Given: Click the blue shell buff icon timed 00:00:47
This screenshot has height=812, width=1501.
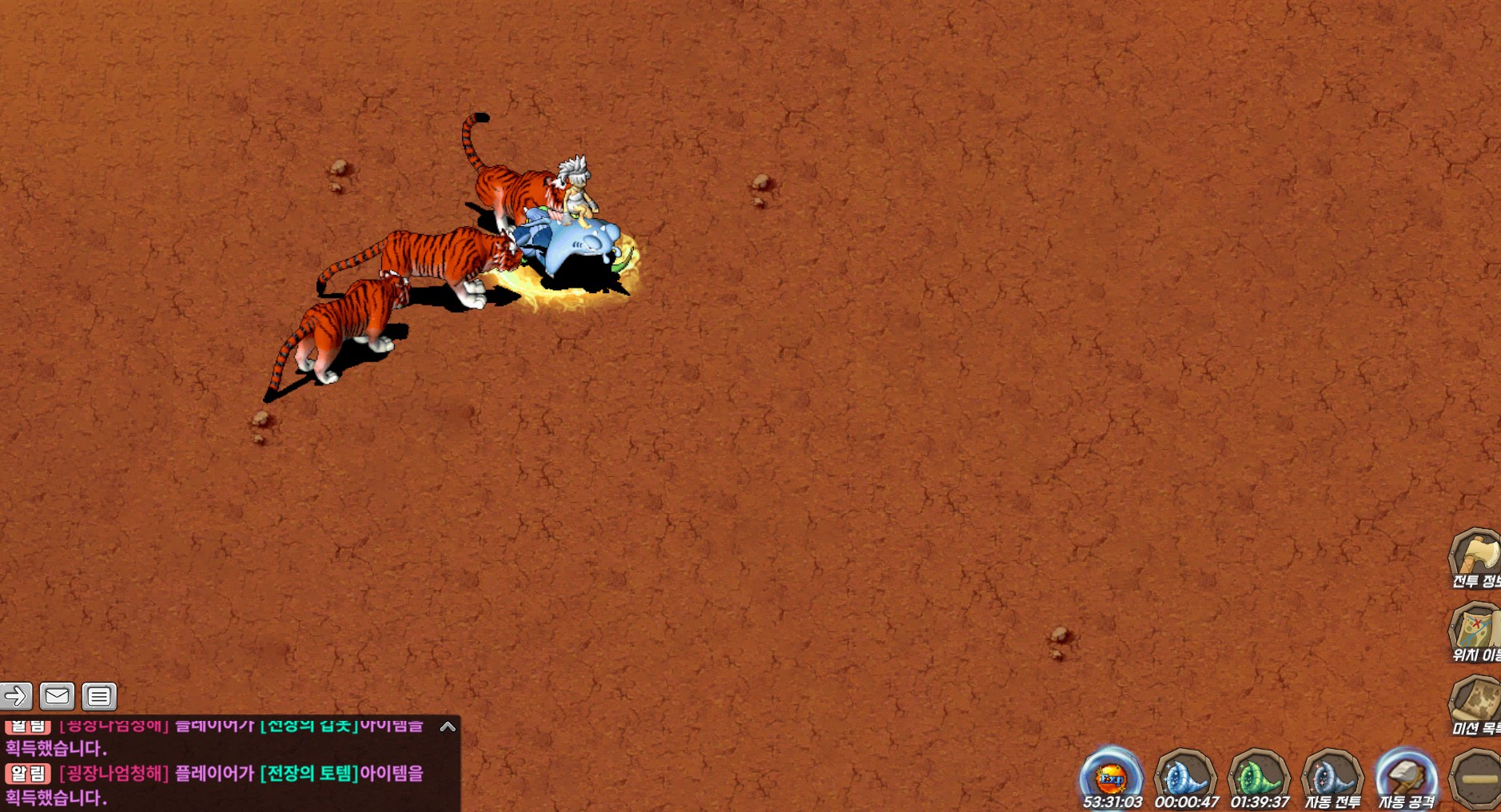Looking at the screenshot, I should pos(1185,777).
